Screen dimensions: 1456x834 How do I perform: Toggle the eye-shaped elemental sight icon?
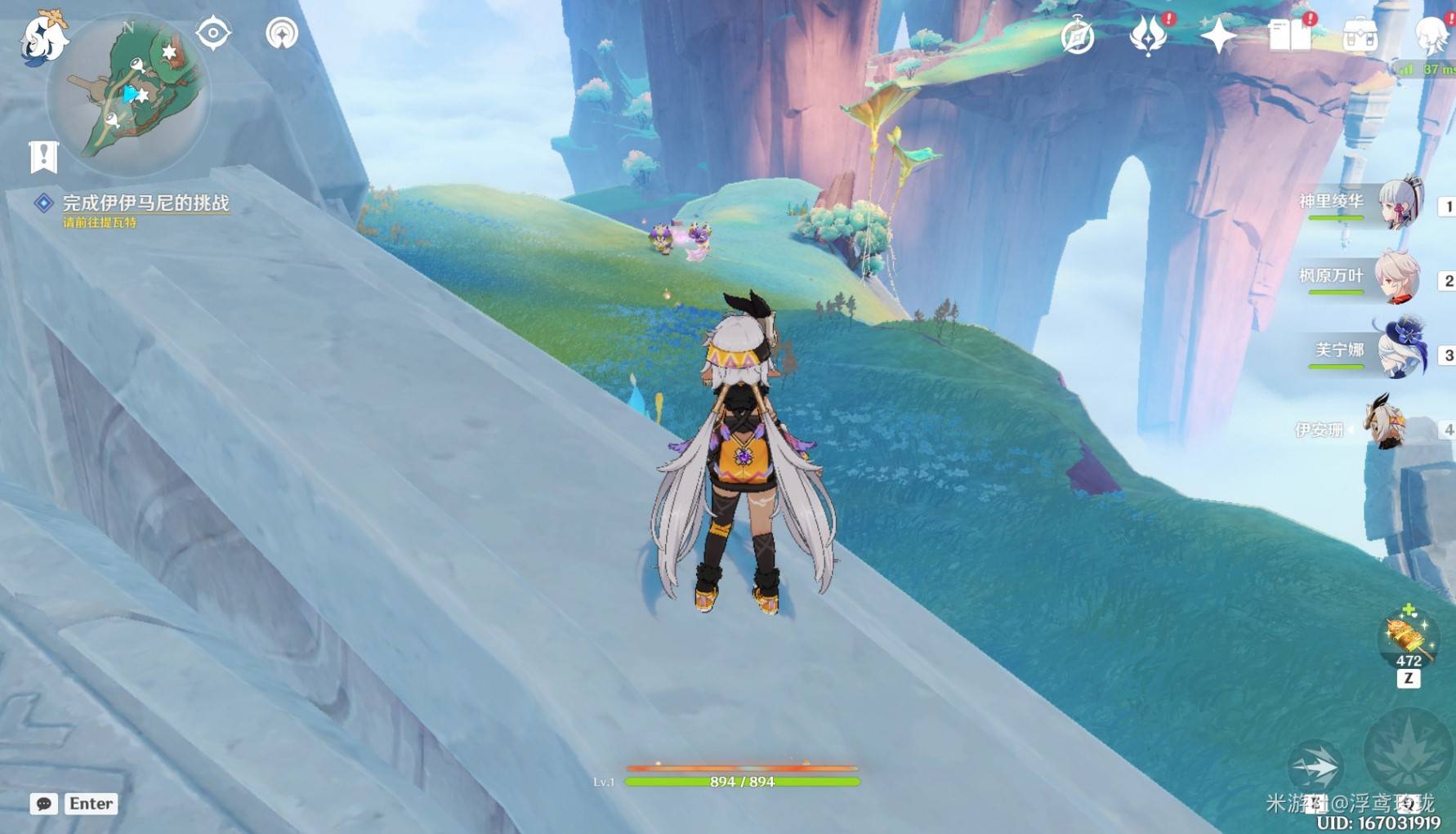213,33
